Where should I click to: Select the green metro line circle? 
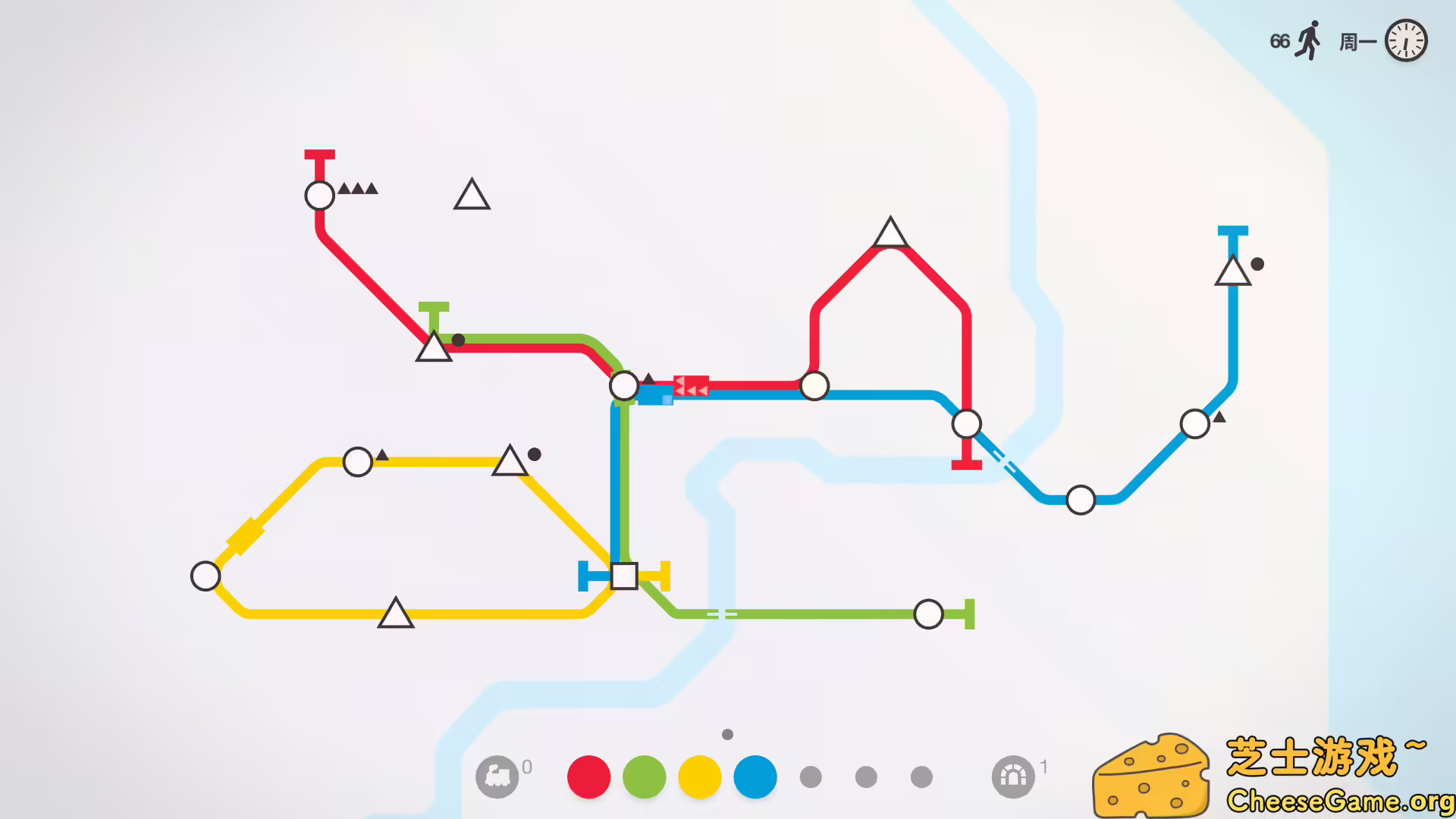coord(643,776)
